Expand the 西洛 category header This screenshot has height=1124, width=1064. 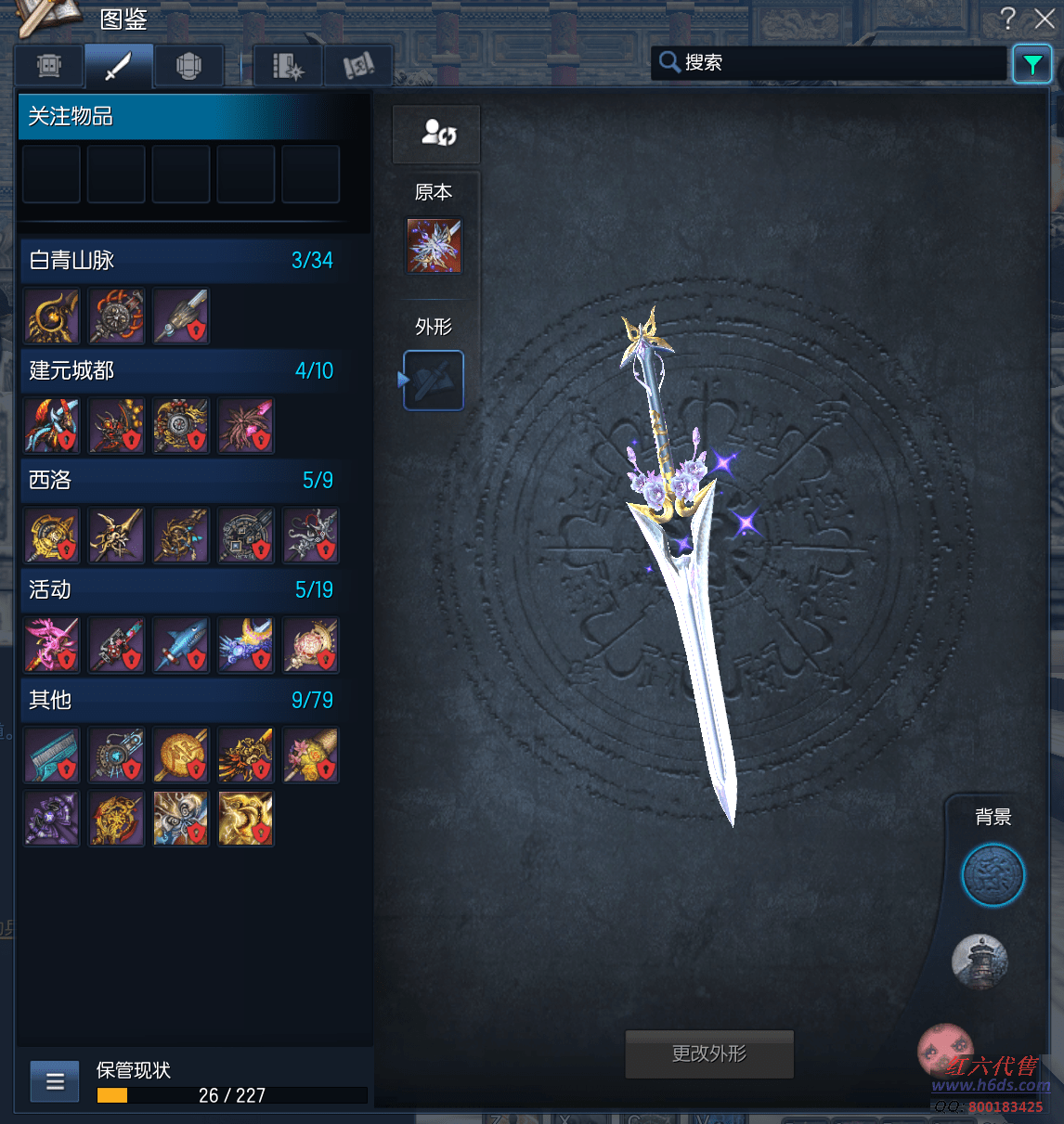click(x=182, y=480)
